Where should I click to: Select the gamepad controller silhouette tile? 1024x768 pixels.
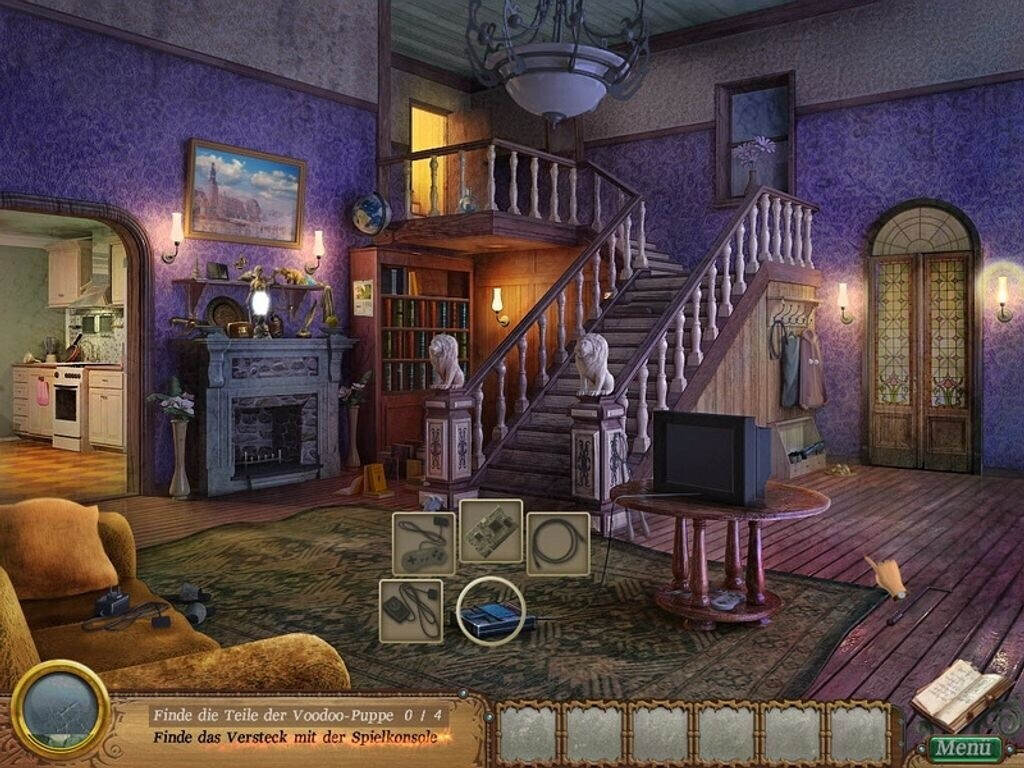click(x=423, y=544)
